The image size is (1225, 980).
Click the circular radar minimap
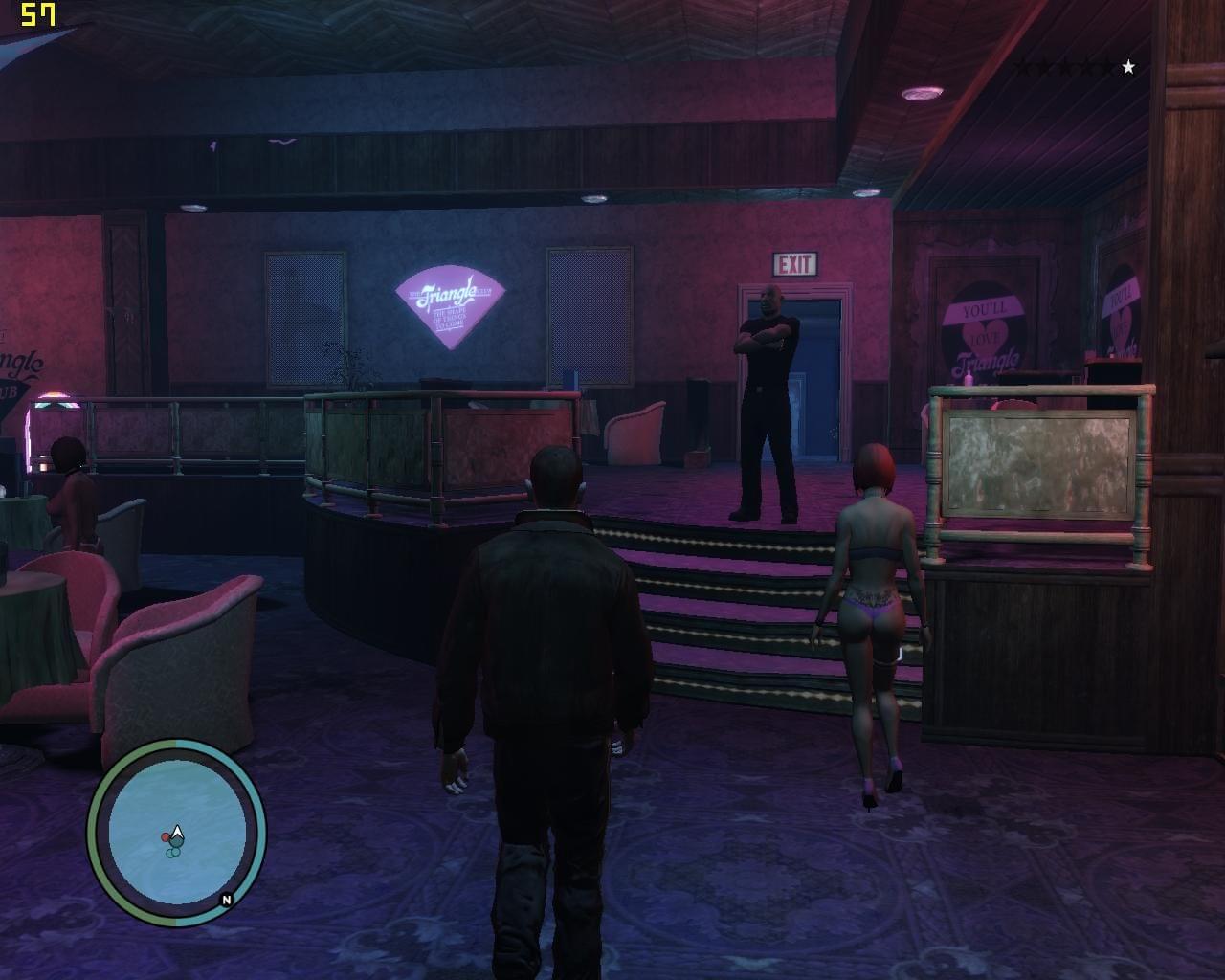pyautogui.click(x=176, y=831)
